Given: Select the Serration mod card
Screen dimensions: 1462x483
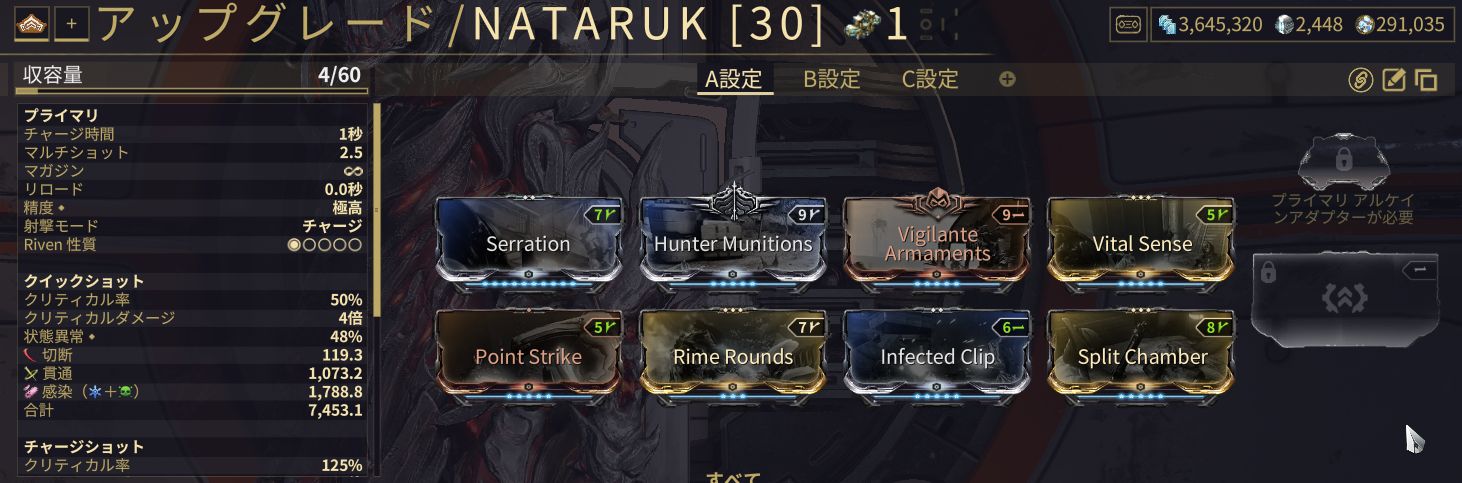Looking at the screenshot, I should 528,243.
